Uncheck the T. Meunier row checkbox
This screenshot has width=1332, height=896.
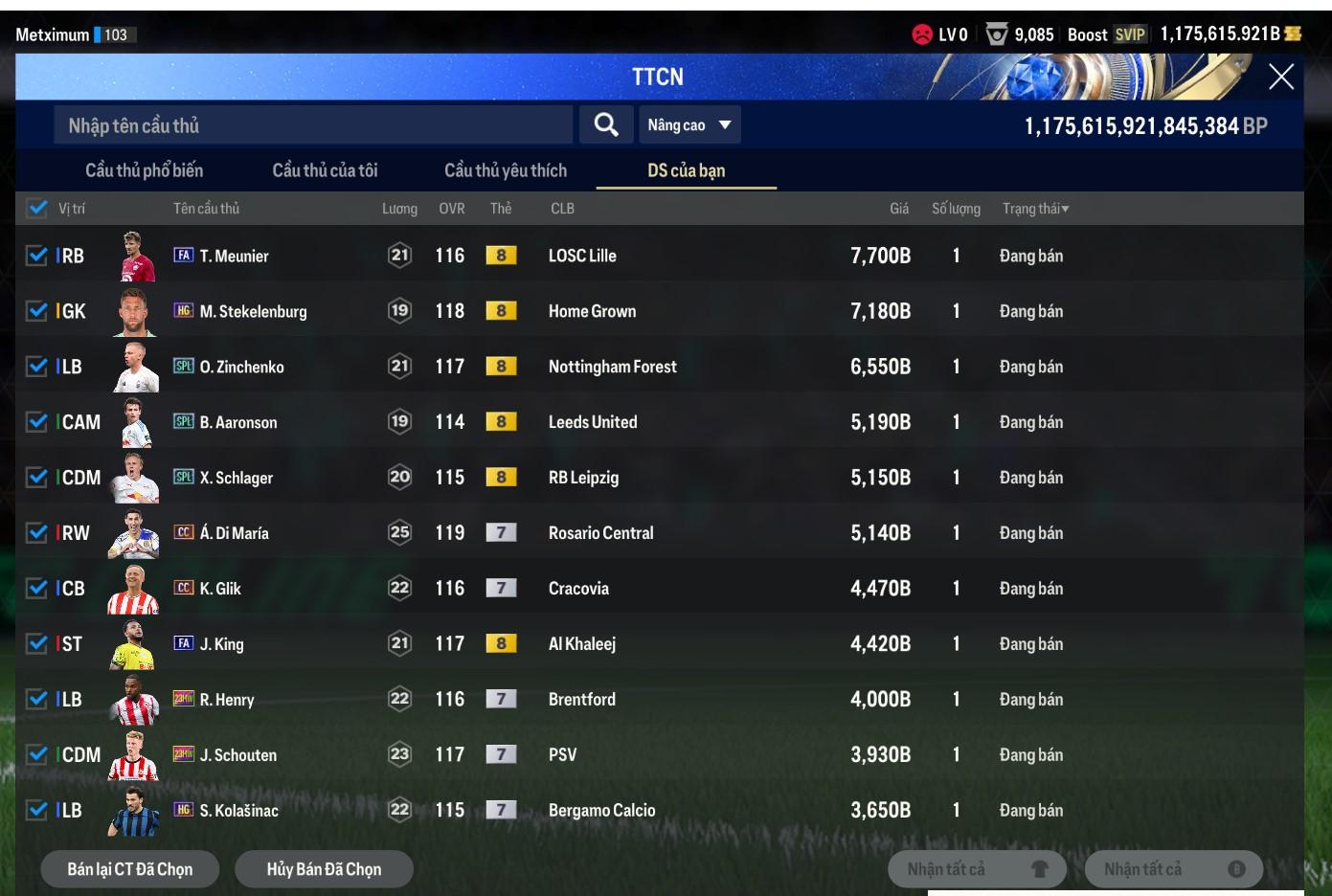coord(37,256)
